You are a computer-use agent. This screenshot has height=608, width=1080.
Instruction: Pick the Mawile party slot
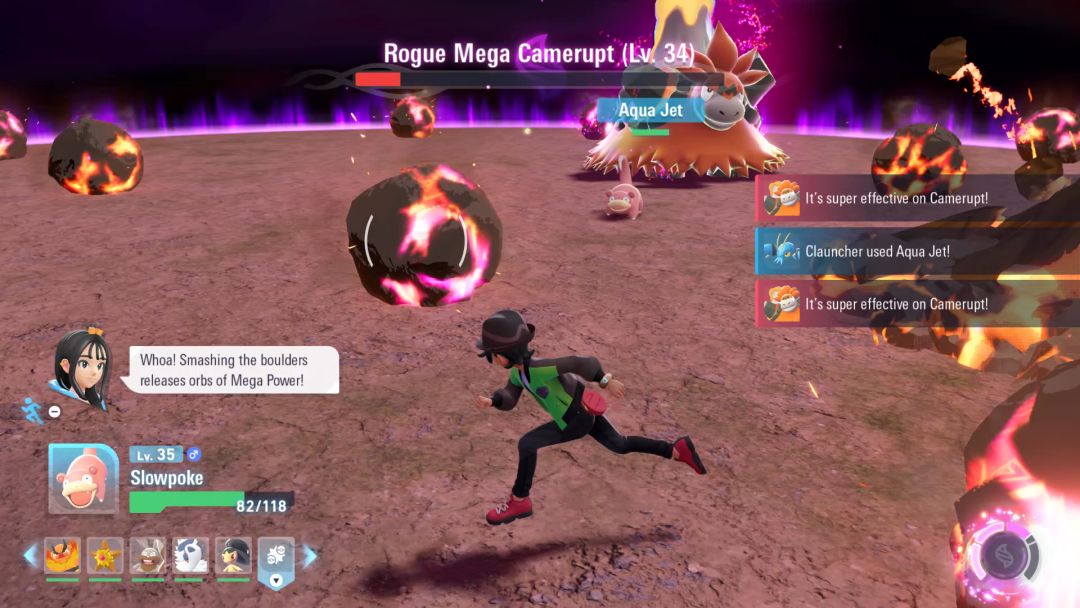(x=233, y=555)
